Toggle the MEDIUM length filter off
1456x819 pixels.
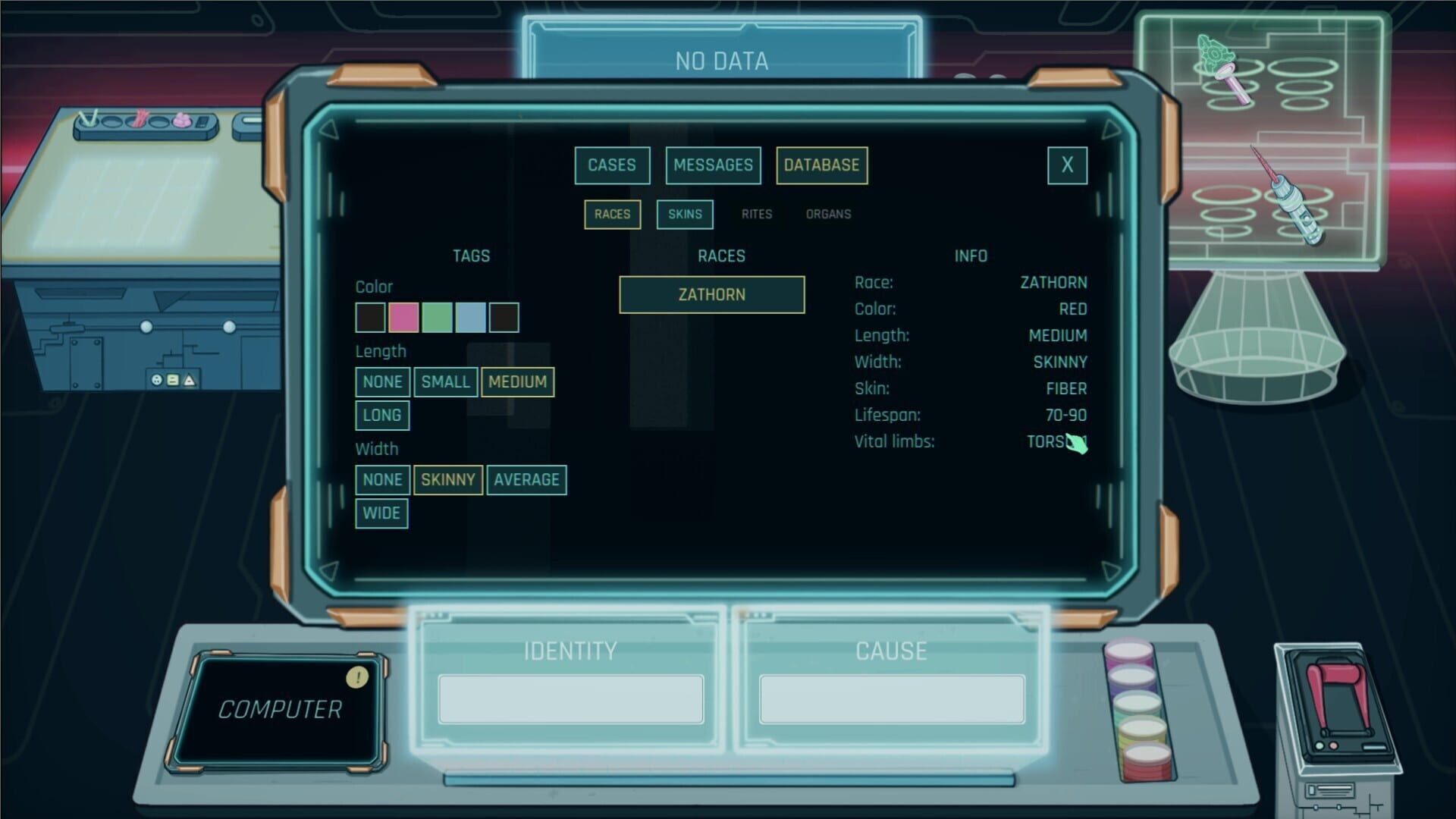tap(517, 382)
